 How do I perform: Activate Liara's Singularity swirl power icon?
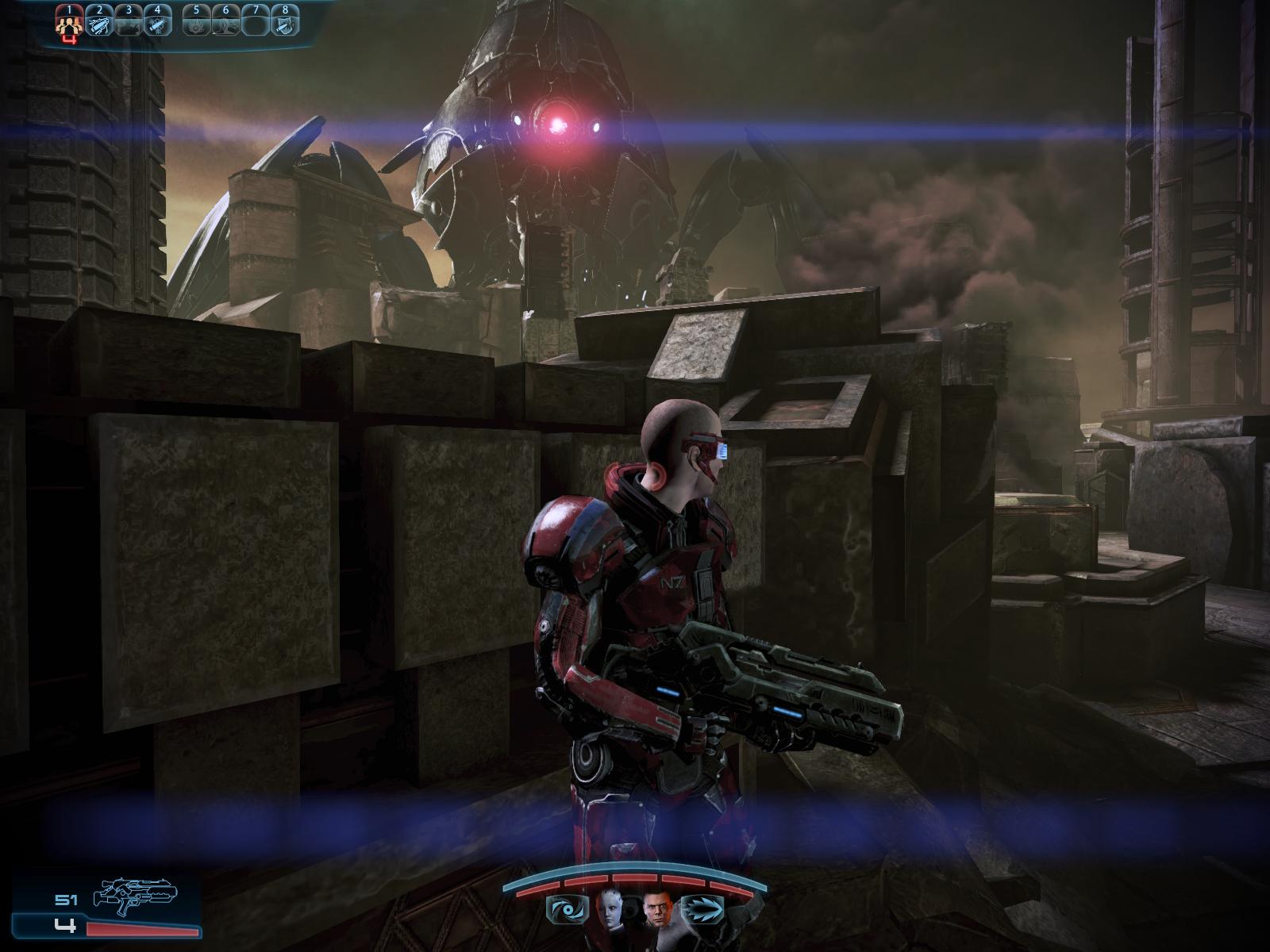(x=567, y=908)
